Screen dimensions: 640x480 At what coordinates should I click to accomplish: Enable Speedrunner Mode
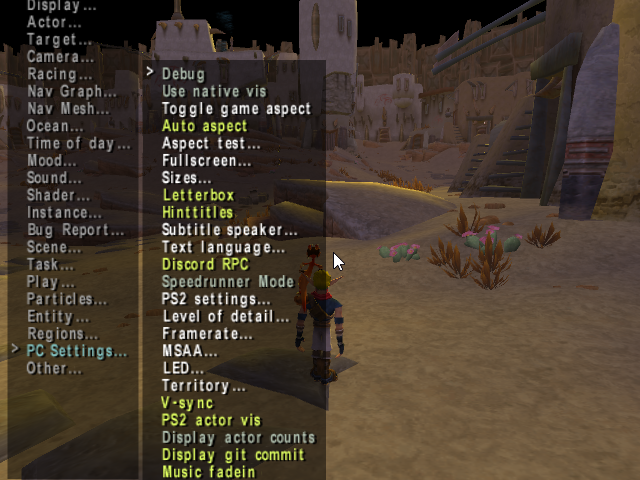click(x=228, y=282)
